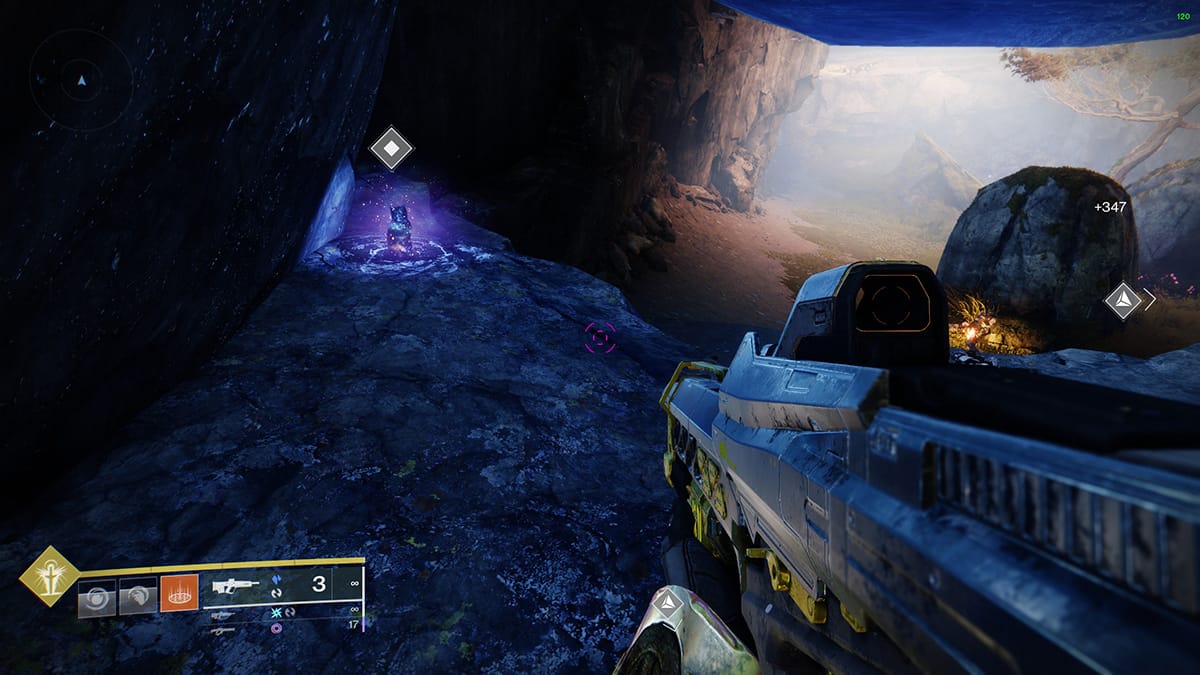
Task: Cast the orange rift class ability
Action: click(180, 597)
